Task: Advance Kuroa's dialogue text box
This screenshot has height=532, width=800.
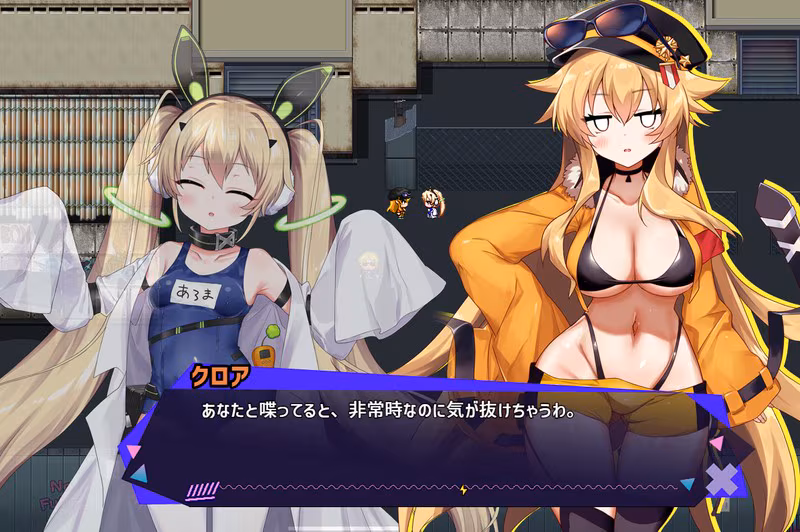Action: pos(420,440)
